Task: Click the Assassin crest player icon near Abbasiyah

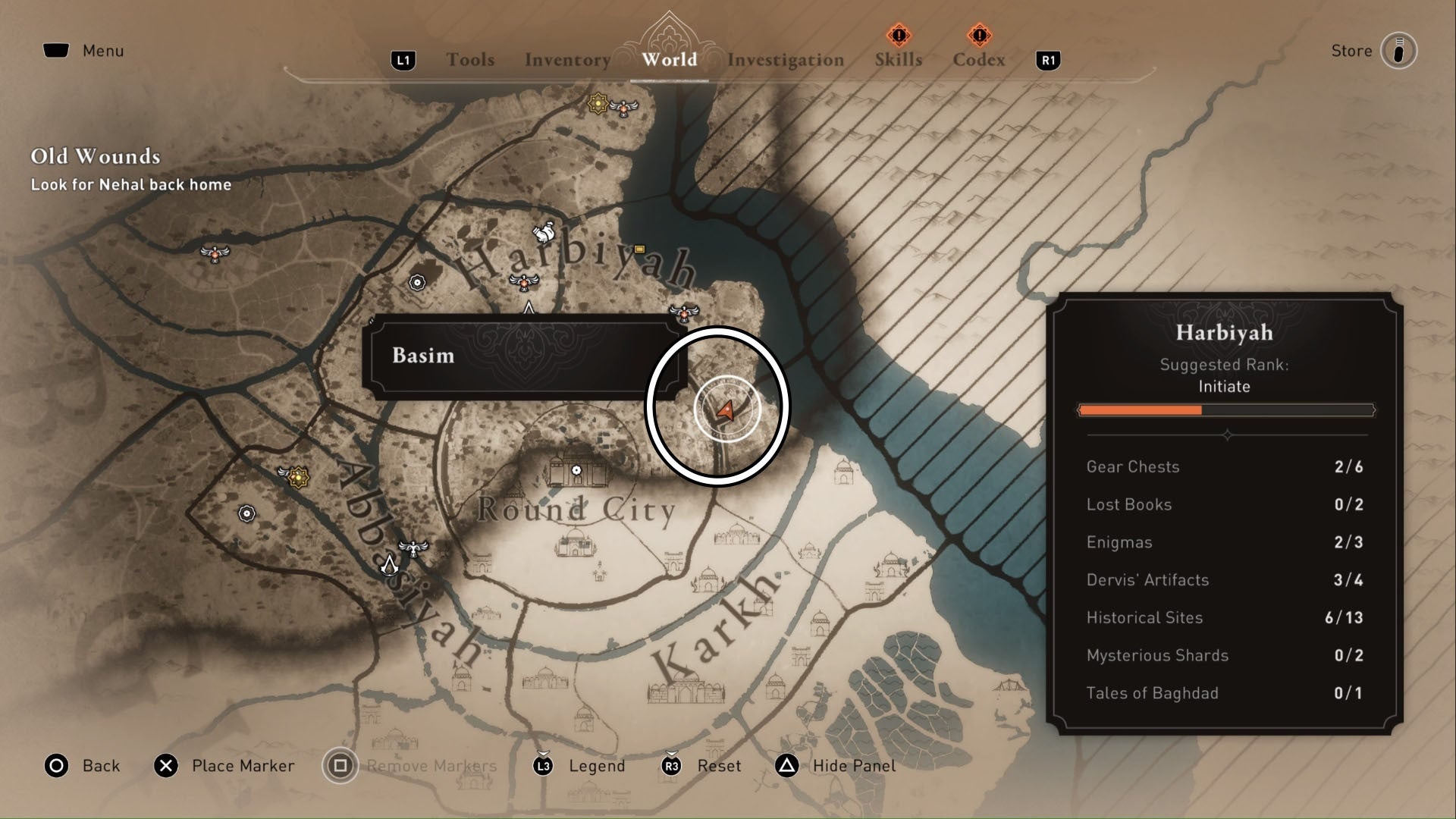Action: pyautogui.click(x=391, y=566)
